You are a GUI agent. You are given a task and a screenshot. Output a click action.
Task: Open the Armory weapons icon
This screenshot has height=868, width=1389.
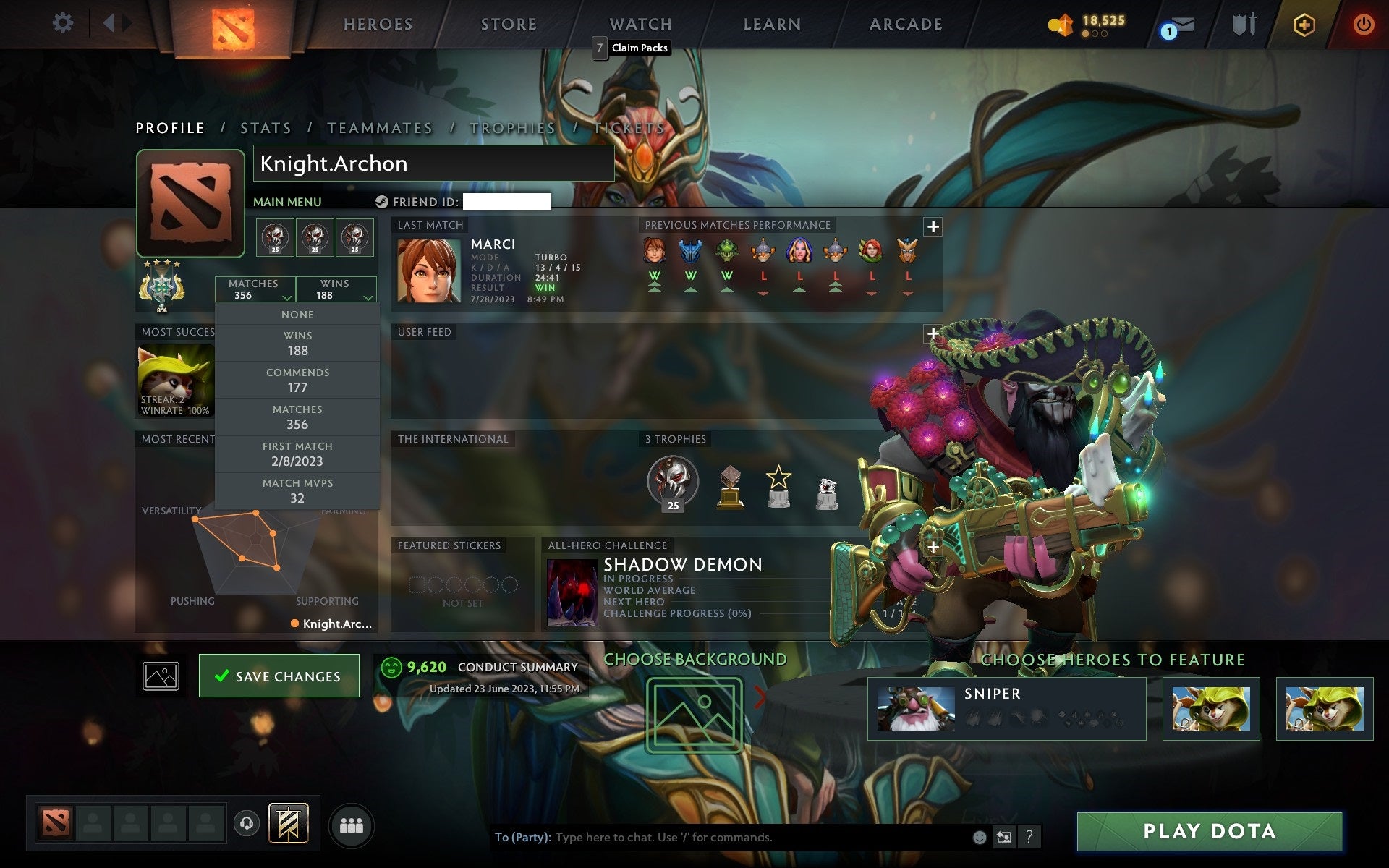point(1243,24)
